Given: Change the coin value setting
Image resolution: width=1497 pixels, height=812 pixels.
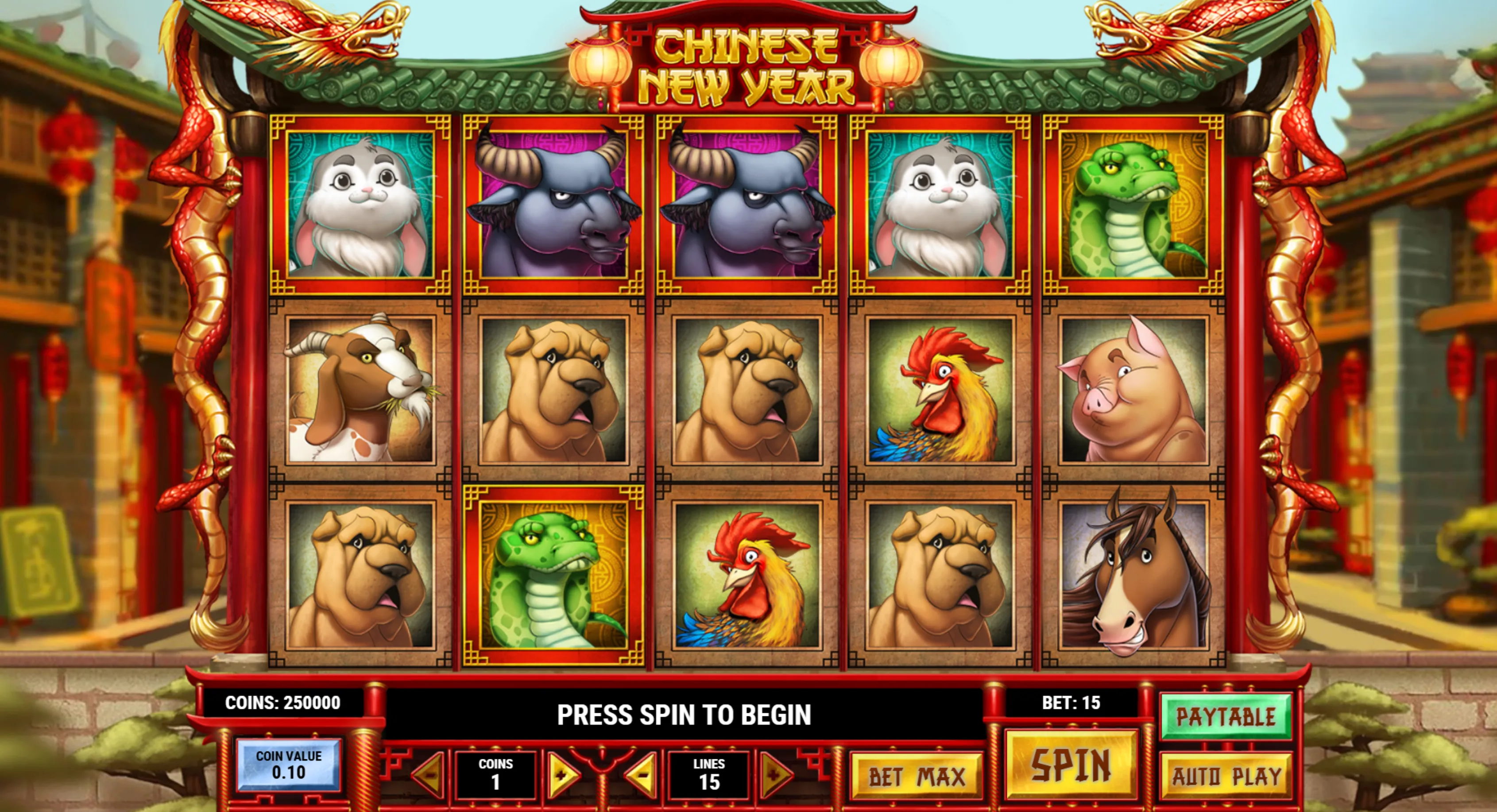Looking at the screenshot, I should (288, 765).
